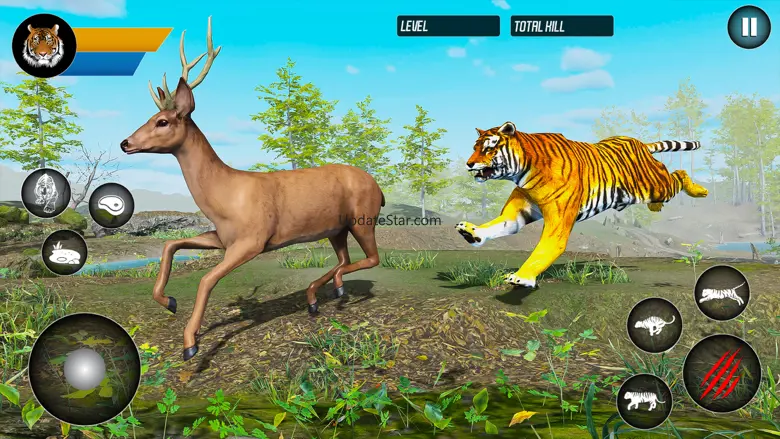Trigger the running tiger sprint ability

tap(655, 325)
